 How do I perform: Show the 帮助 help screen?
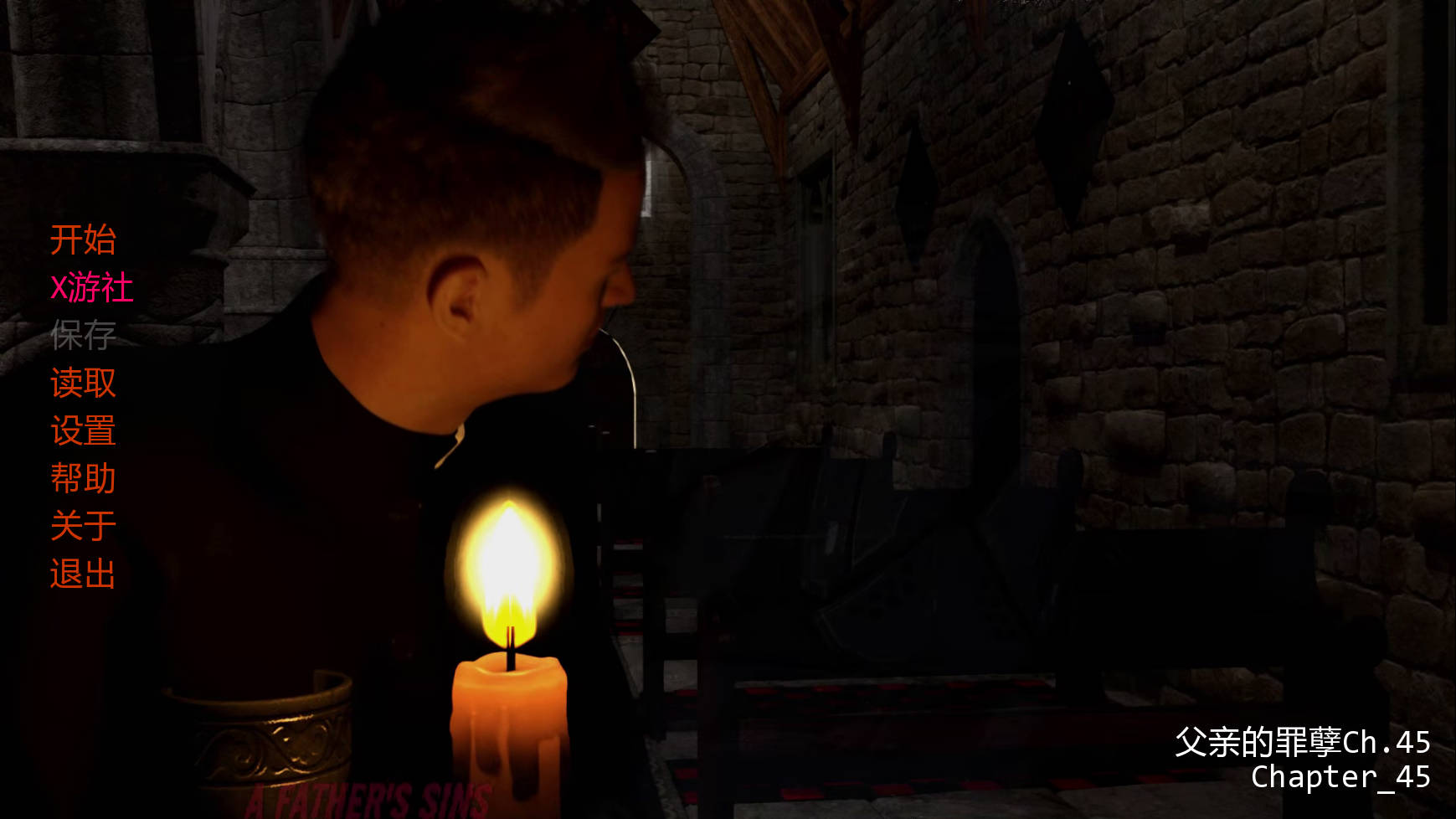click(83, 479)
